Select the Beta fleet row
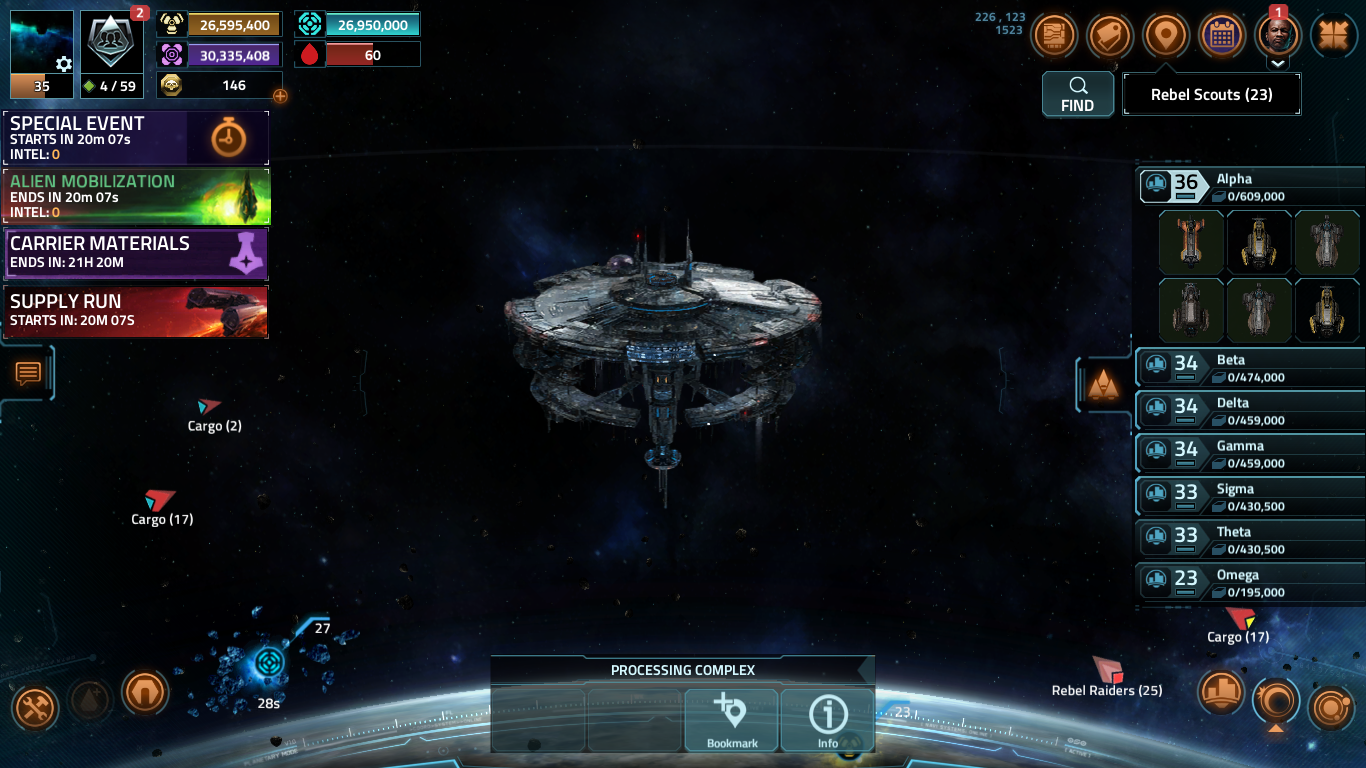Screen dimensions: 1366x768 [x=1250, y=368]
